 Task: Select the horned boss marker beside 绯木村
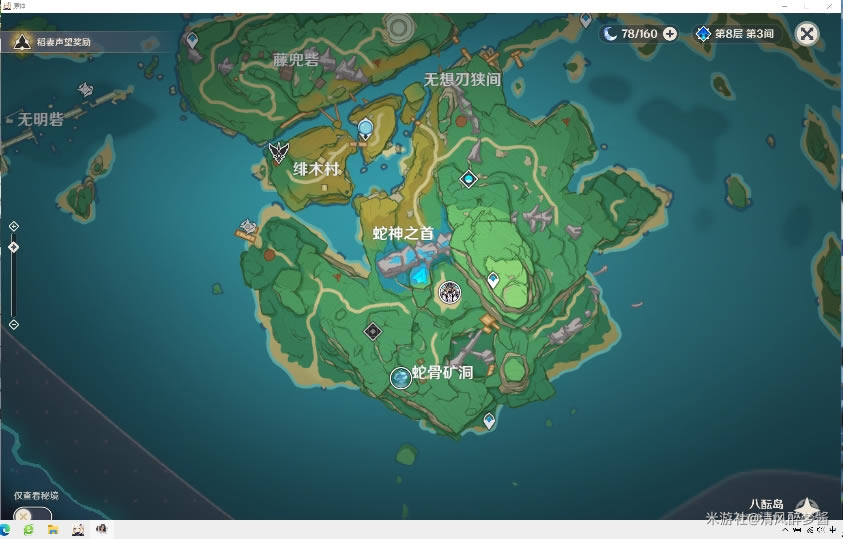pyautogui.click(x=278, y=152)
